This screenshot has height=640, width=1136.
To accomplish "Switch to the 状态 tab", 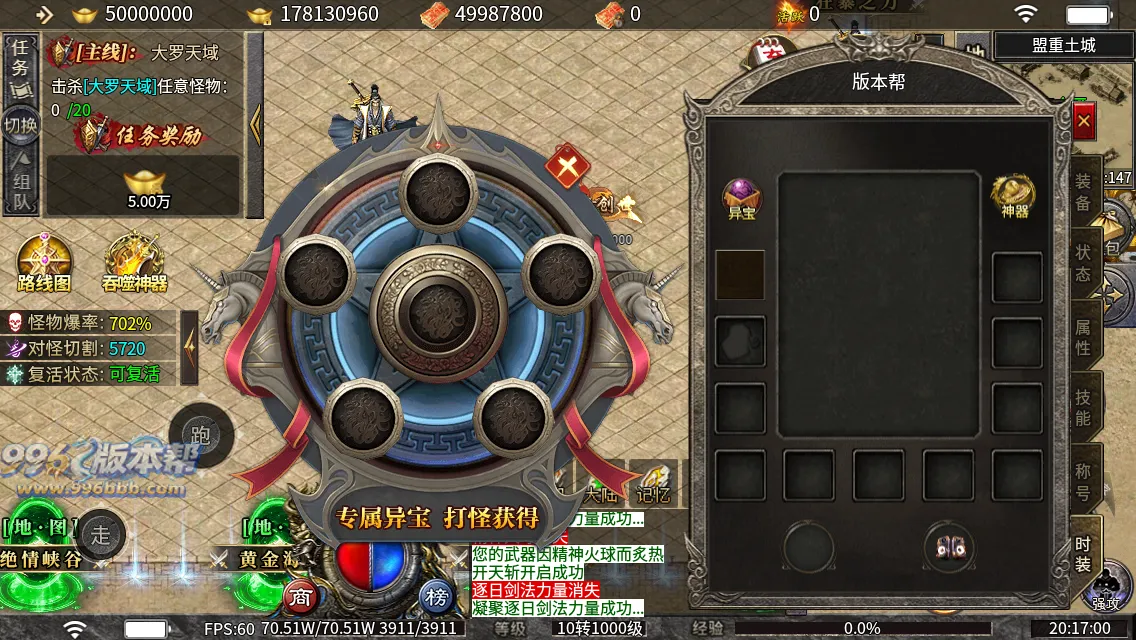I will pyautogui.click(x=1083, y=262).
